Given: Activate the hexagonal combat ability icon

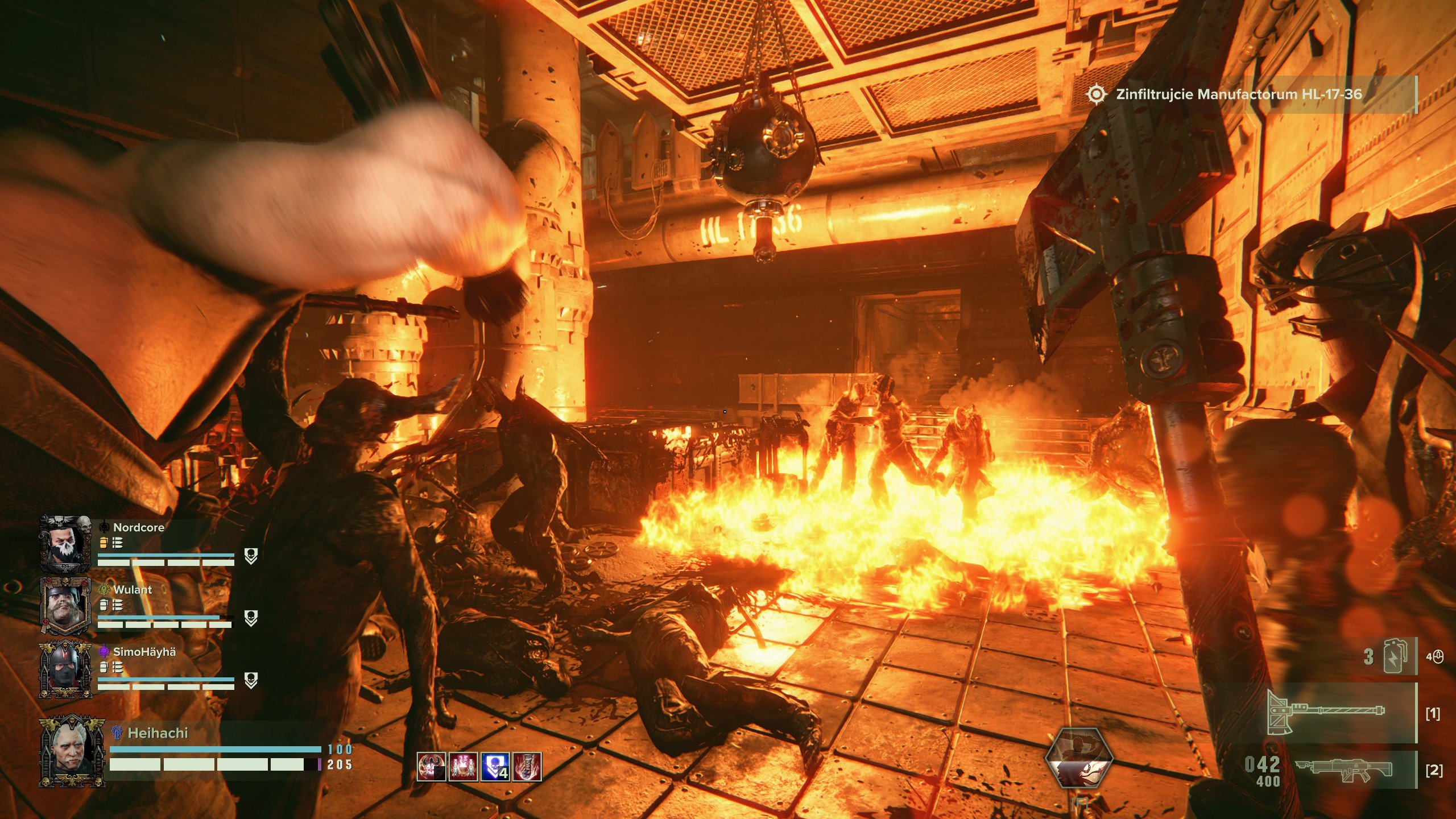Looking at the screenshot, I should [x=1079, y=757].
